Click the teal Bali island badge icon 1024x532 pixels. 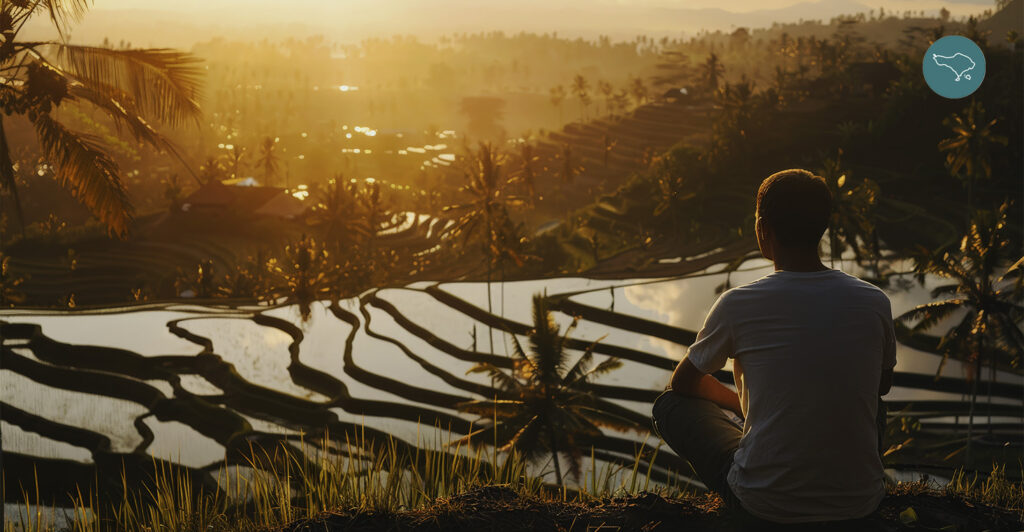pos(953,67)
